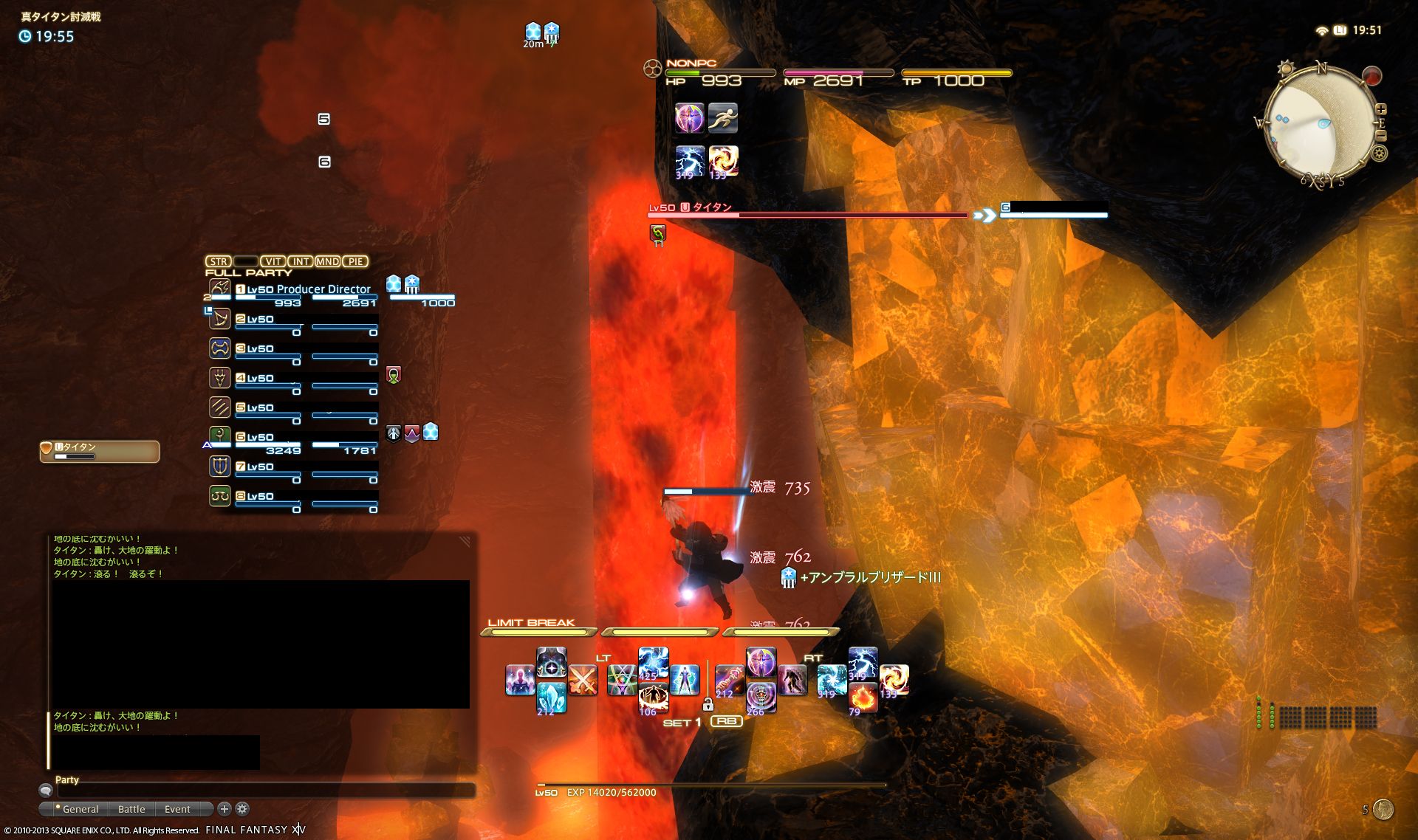Click the crossed swords limit break icon
Image resolution: width=1418 pixels, height=840 pixels.
(x=584, y=681)
